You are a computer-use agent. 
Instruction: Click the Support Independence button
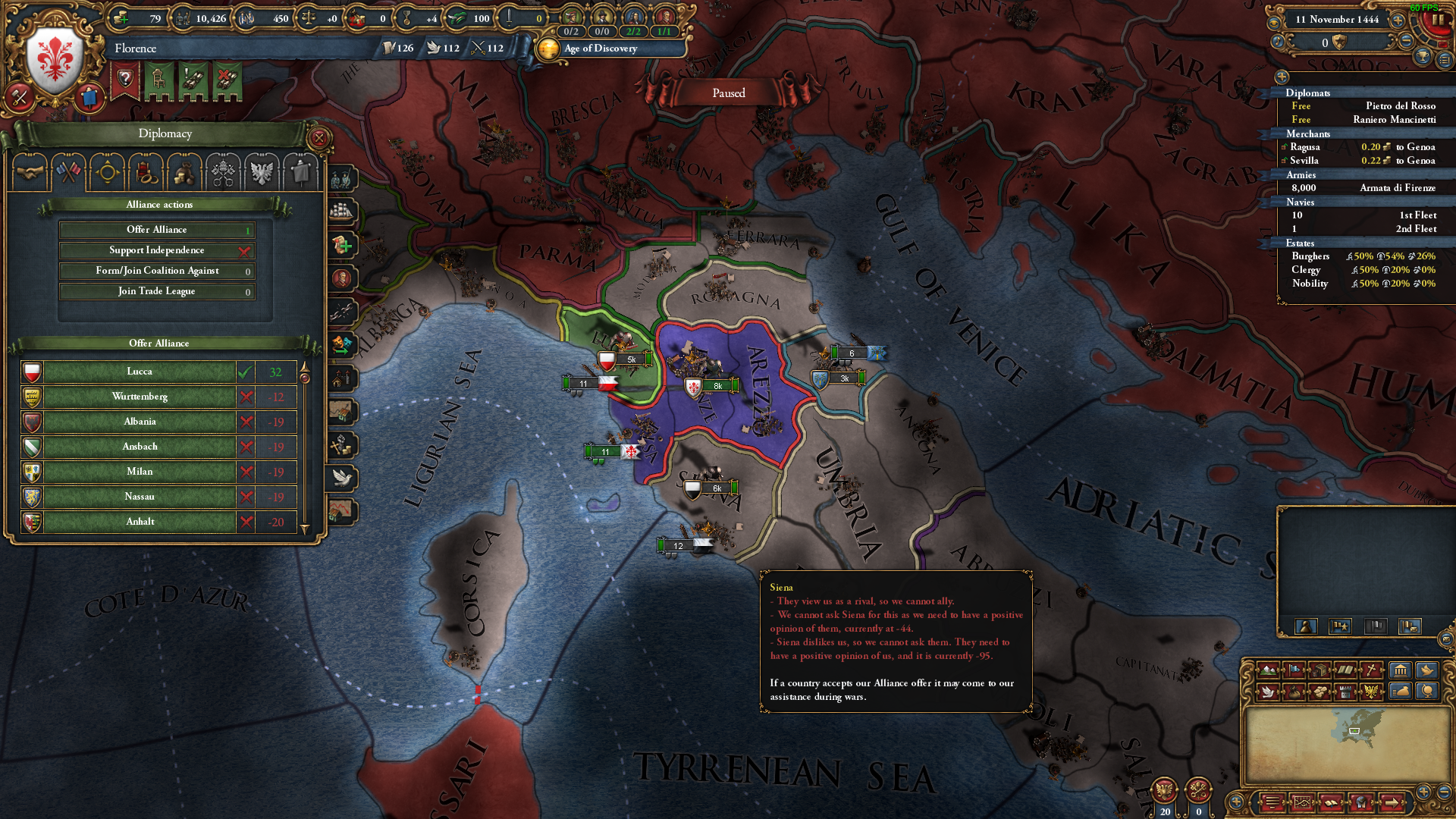[157, 250]
